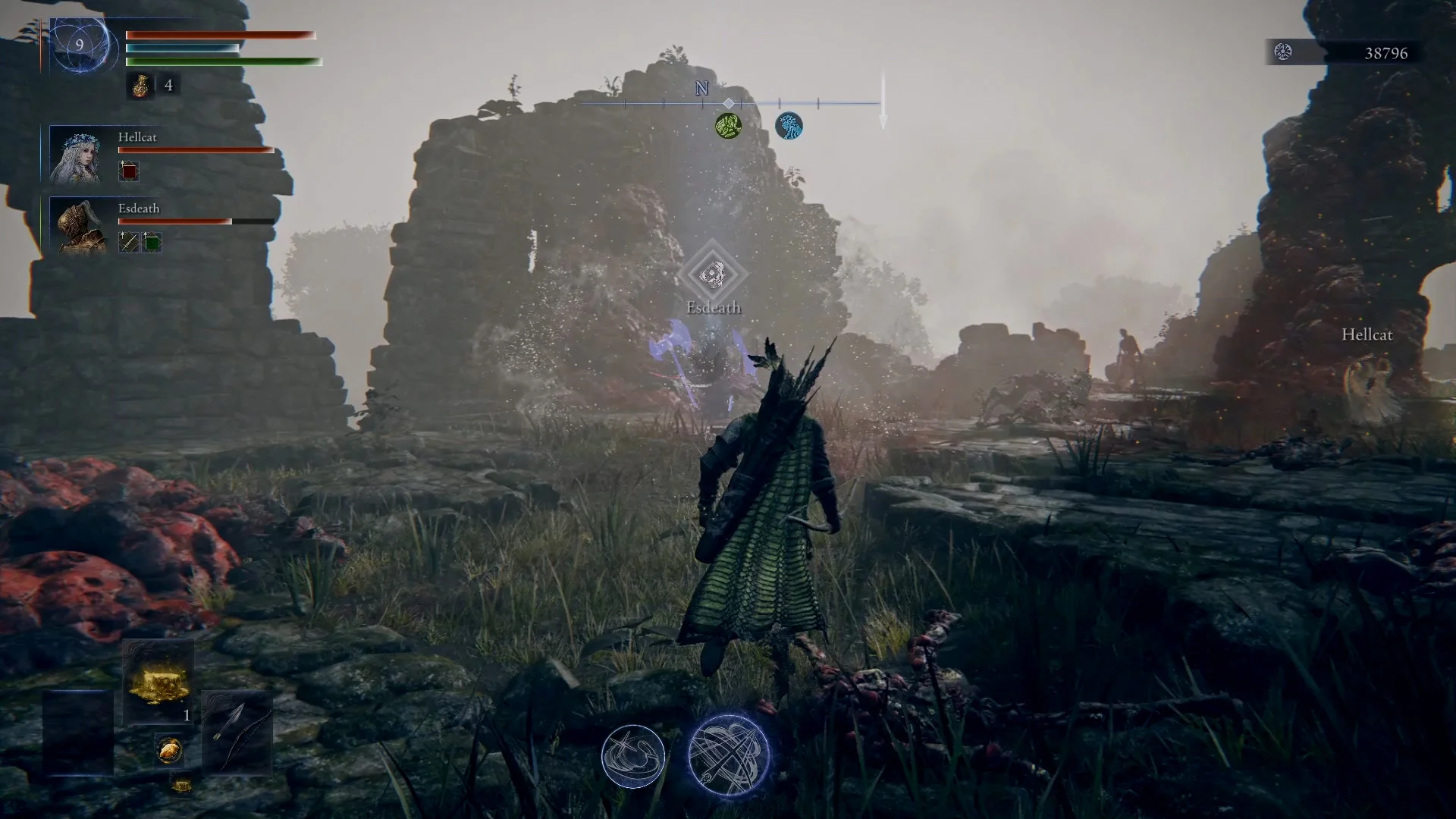Activate the glowing ultimate art icon
This screenshot has width=1456, height=819.
(x=729, y=755)
